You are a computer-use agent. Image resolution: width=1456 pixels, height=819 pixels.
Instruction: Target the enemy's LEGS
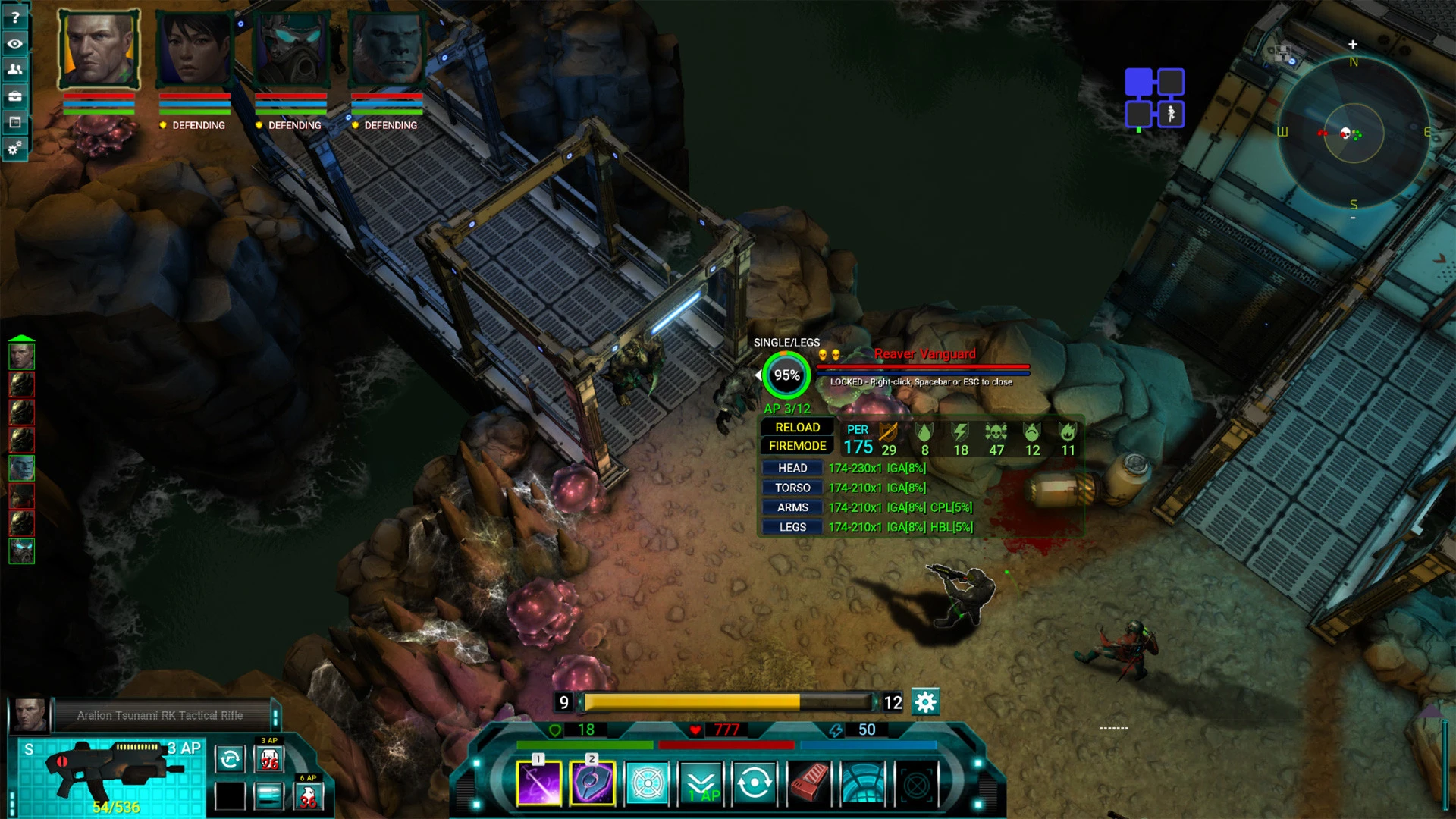(x=791, y=526)
